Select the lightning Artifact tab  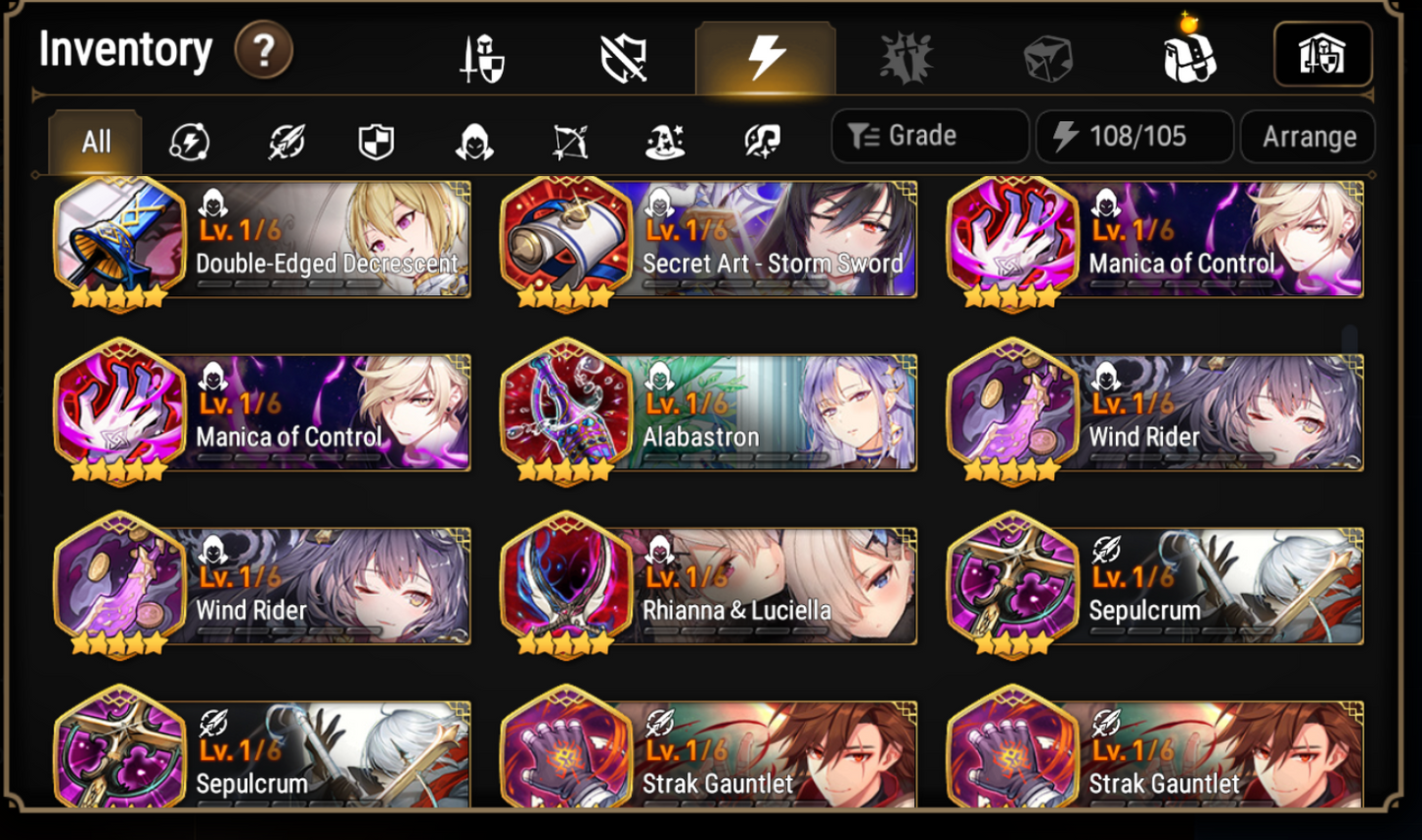(768, 55)
